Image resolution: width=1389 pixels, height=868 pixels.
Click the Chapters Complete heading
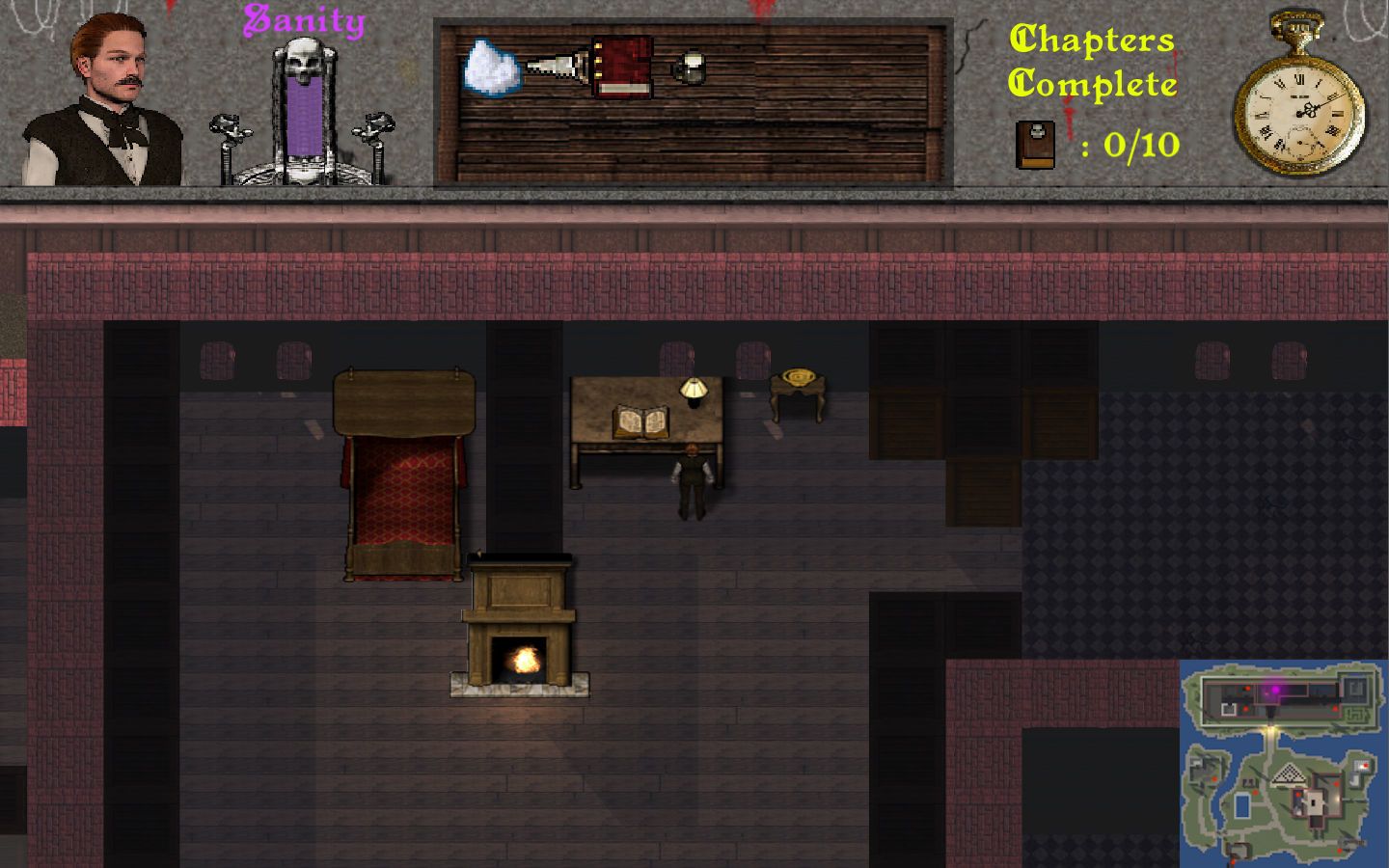coord(1092,63)
